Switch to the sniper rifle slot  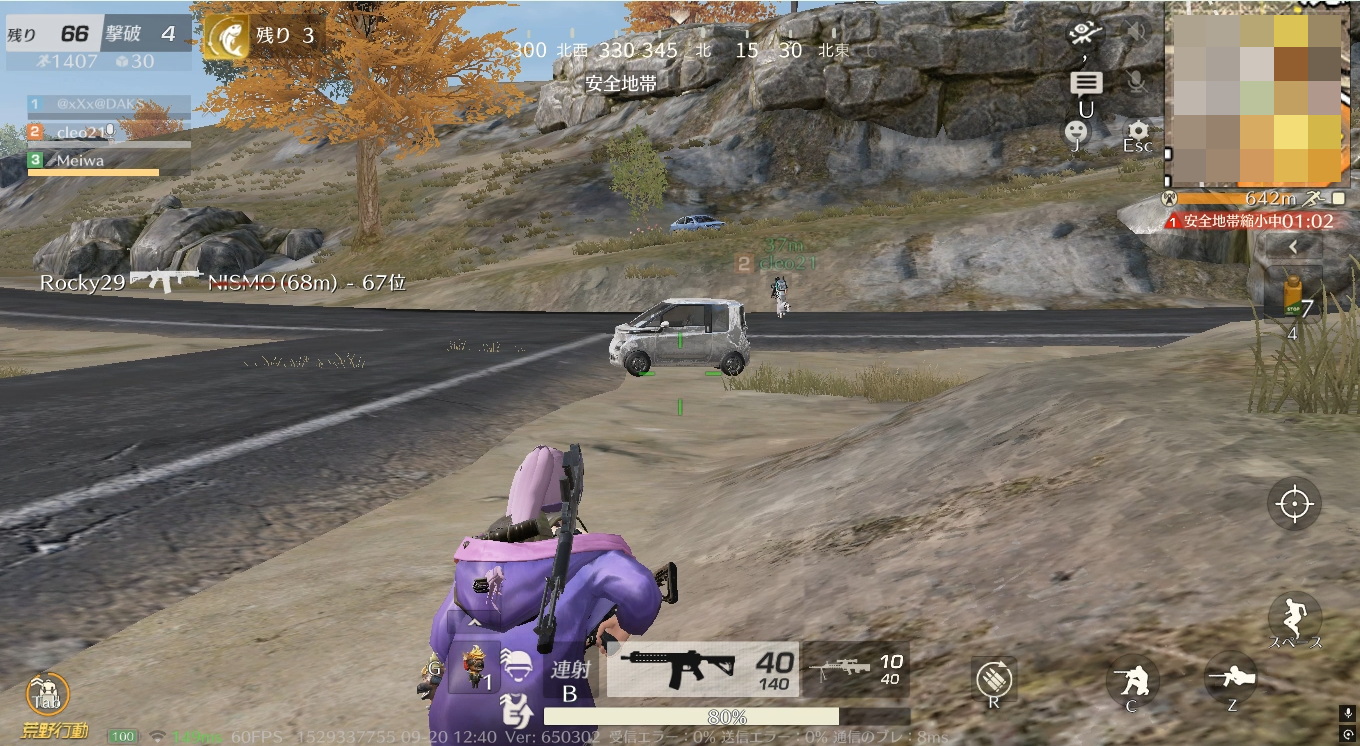(x=856, y=669)
